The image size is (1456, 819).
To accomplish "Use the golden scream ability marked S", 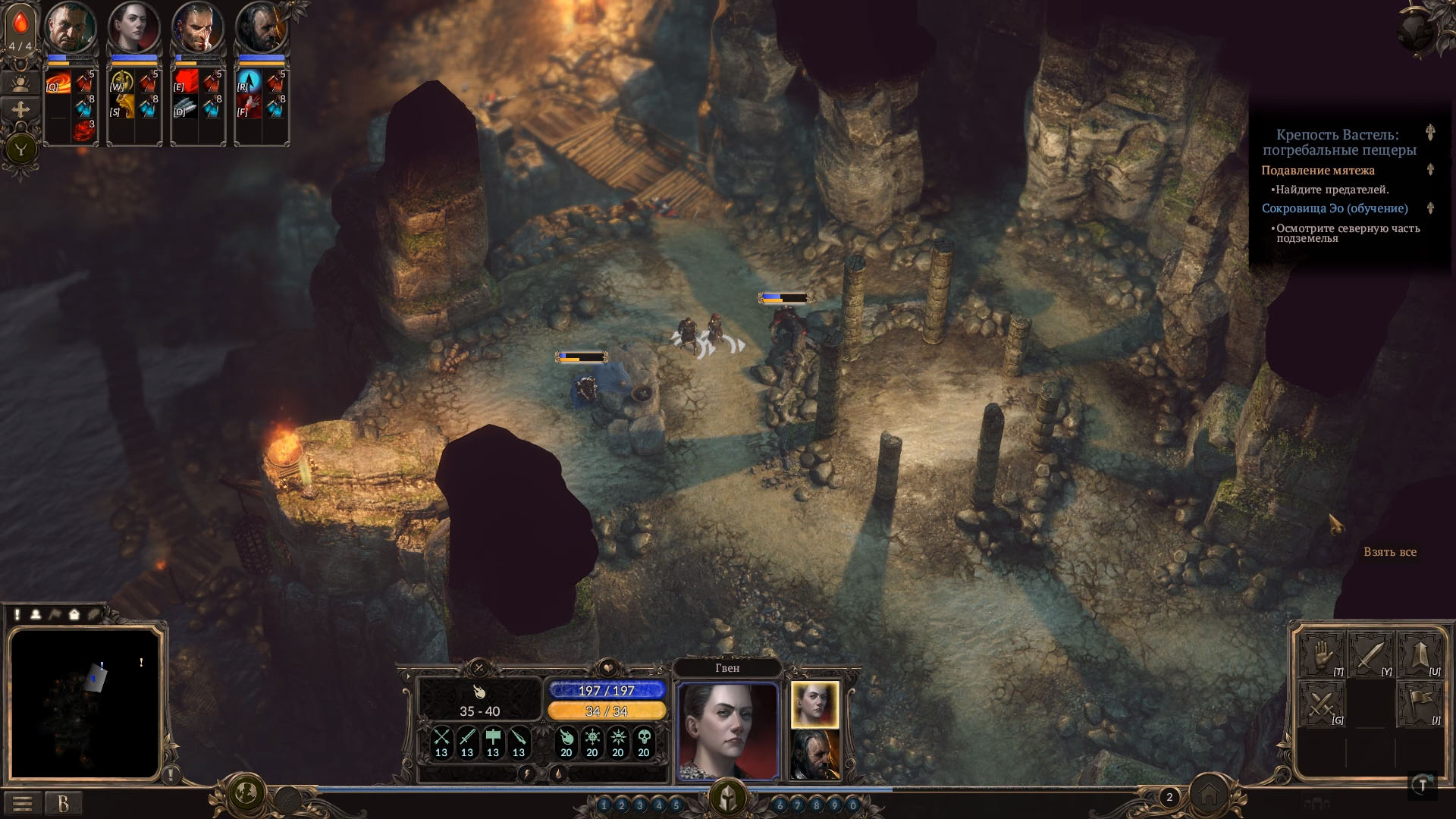I will coord(122,108).
